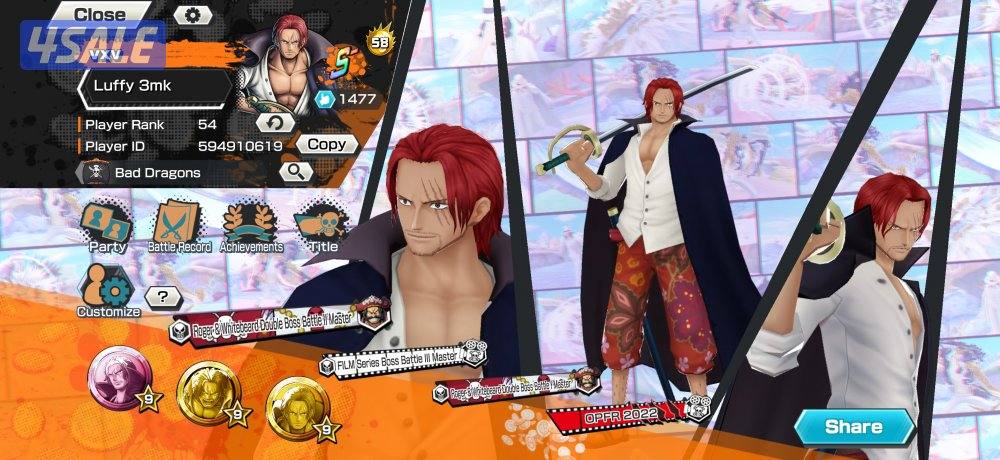1000x460 pixels.
Task: Open the gear settings button
Action: tap(193, 15)
